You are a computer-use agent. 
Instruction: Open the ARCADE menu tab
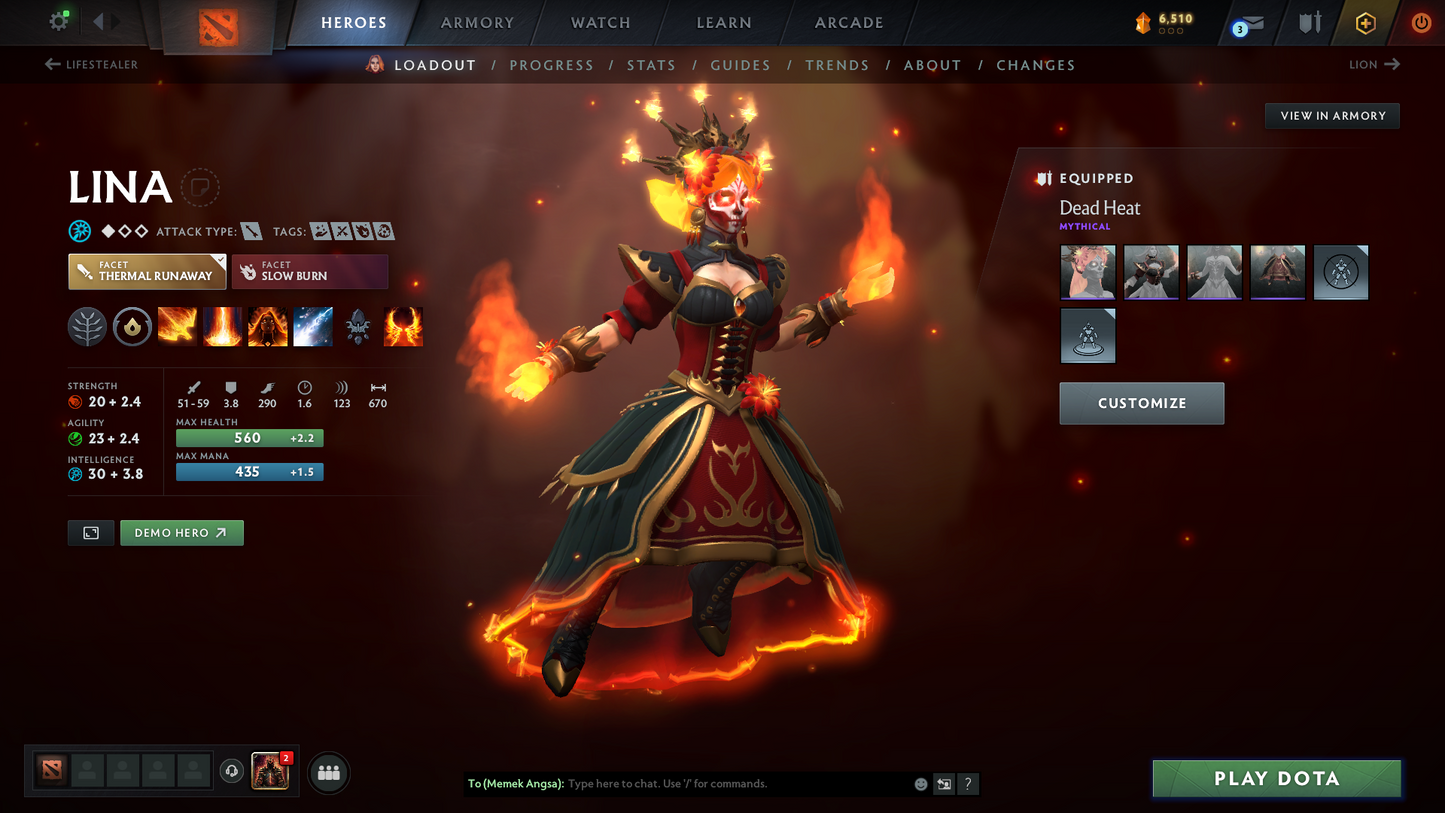[x=849, y=22]
